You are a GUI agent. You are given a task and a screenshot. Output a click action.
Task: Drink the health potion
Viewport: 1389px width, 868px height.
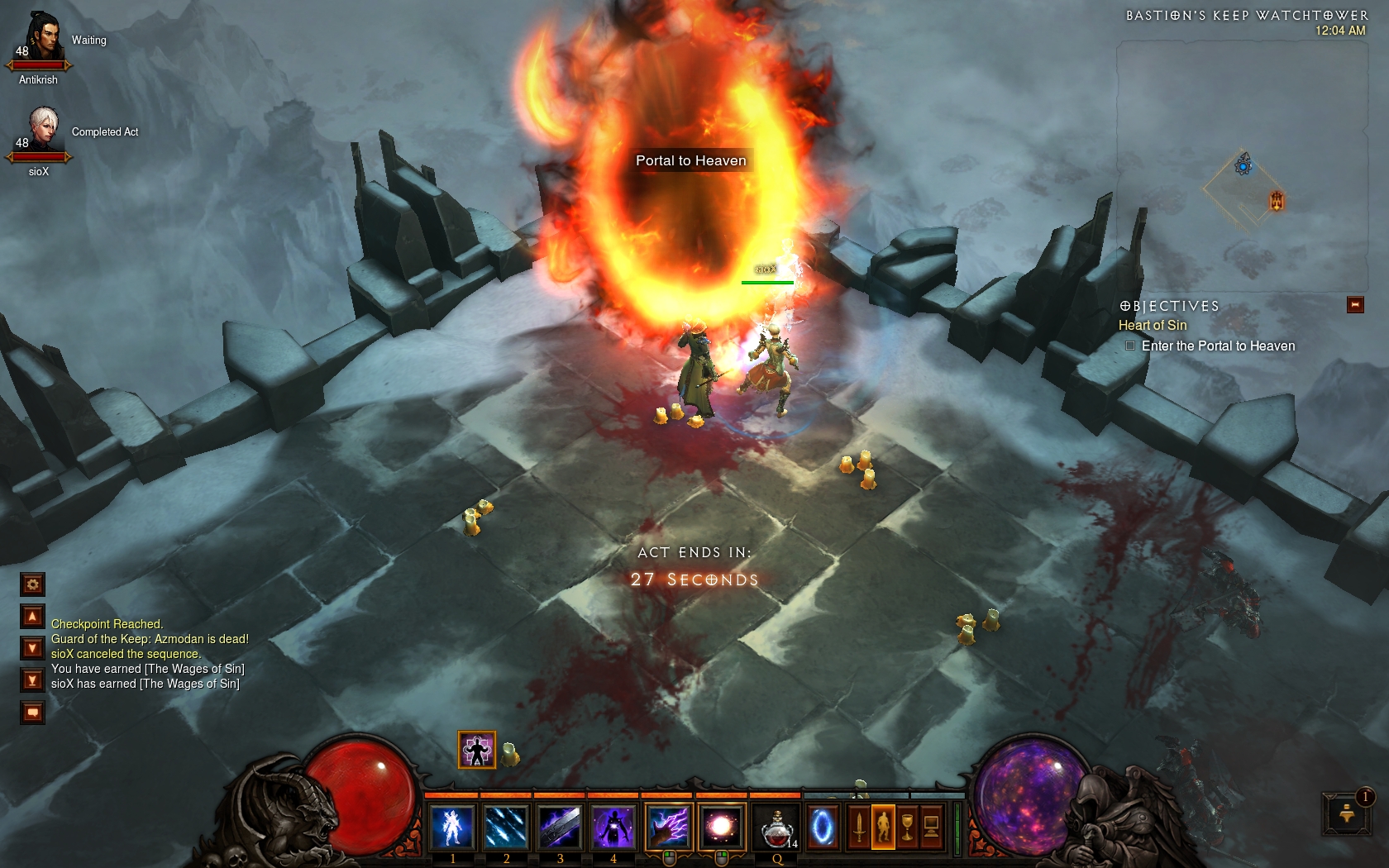point(776,827)
